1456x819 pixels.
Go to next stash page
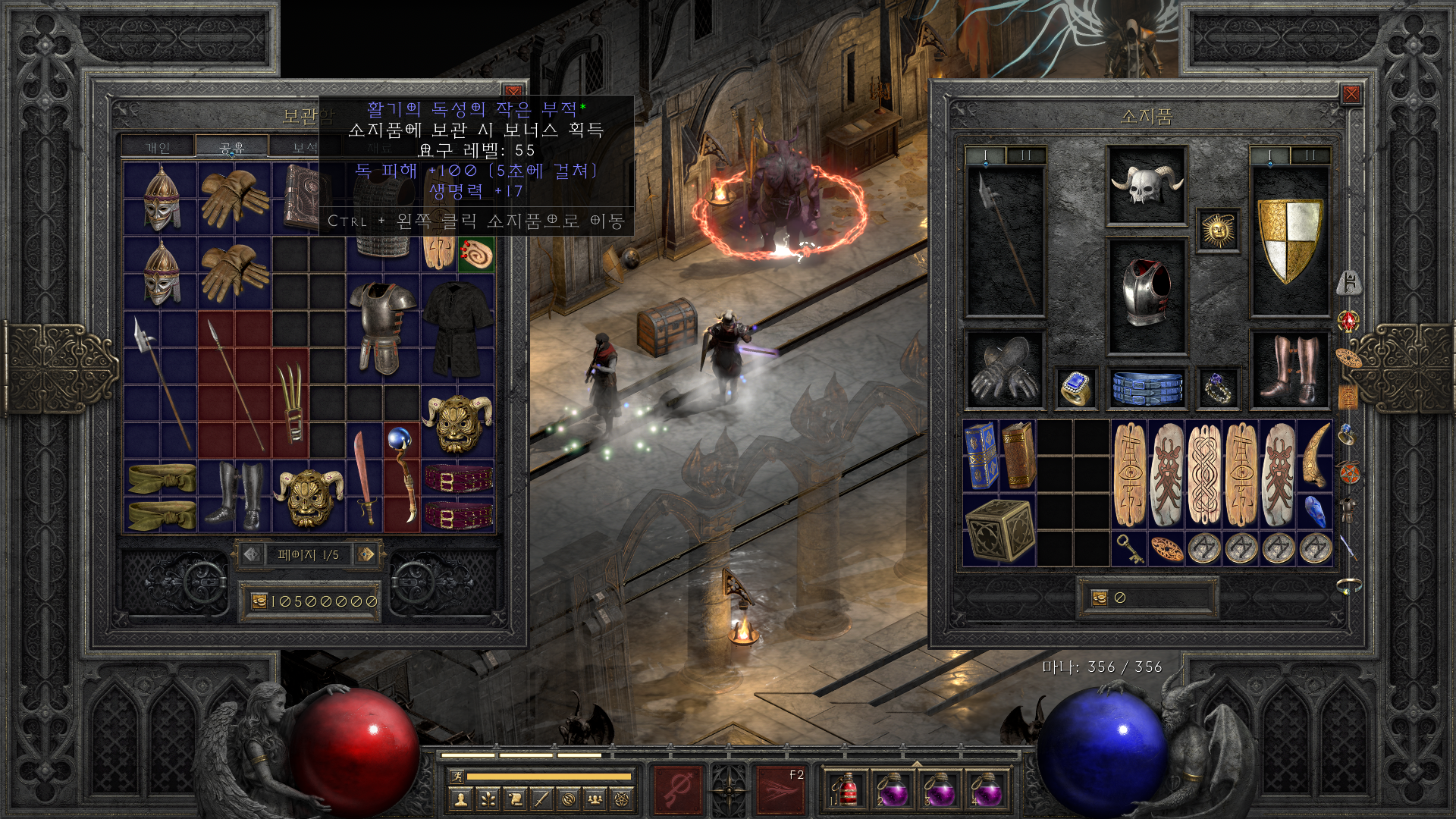point(366,554)
